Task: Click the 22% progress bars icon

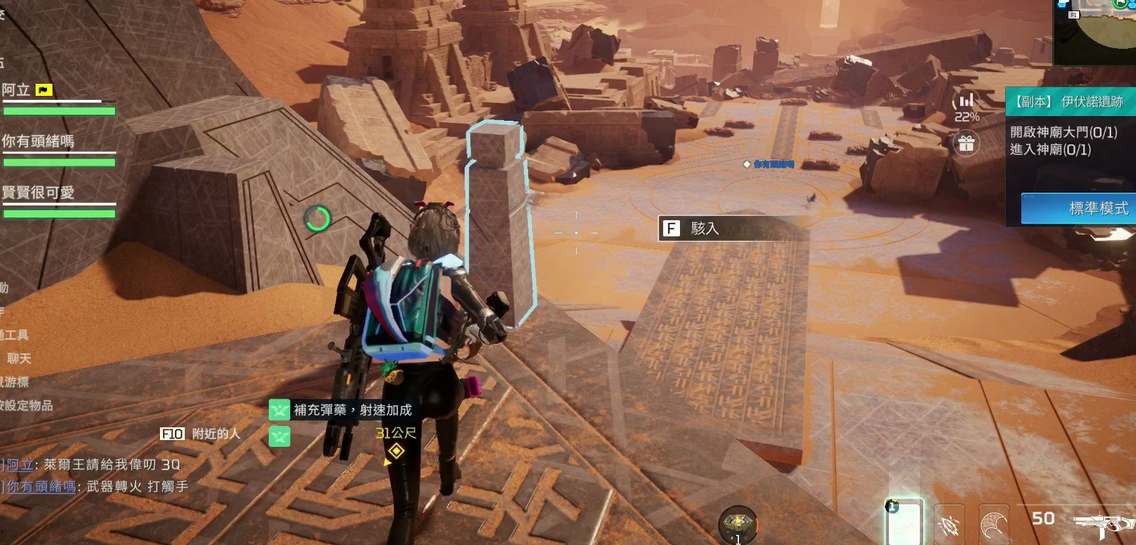Action: [x=965, y=105]
